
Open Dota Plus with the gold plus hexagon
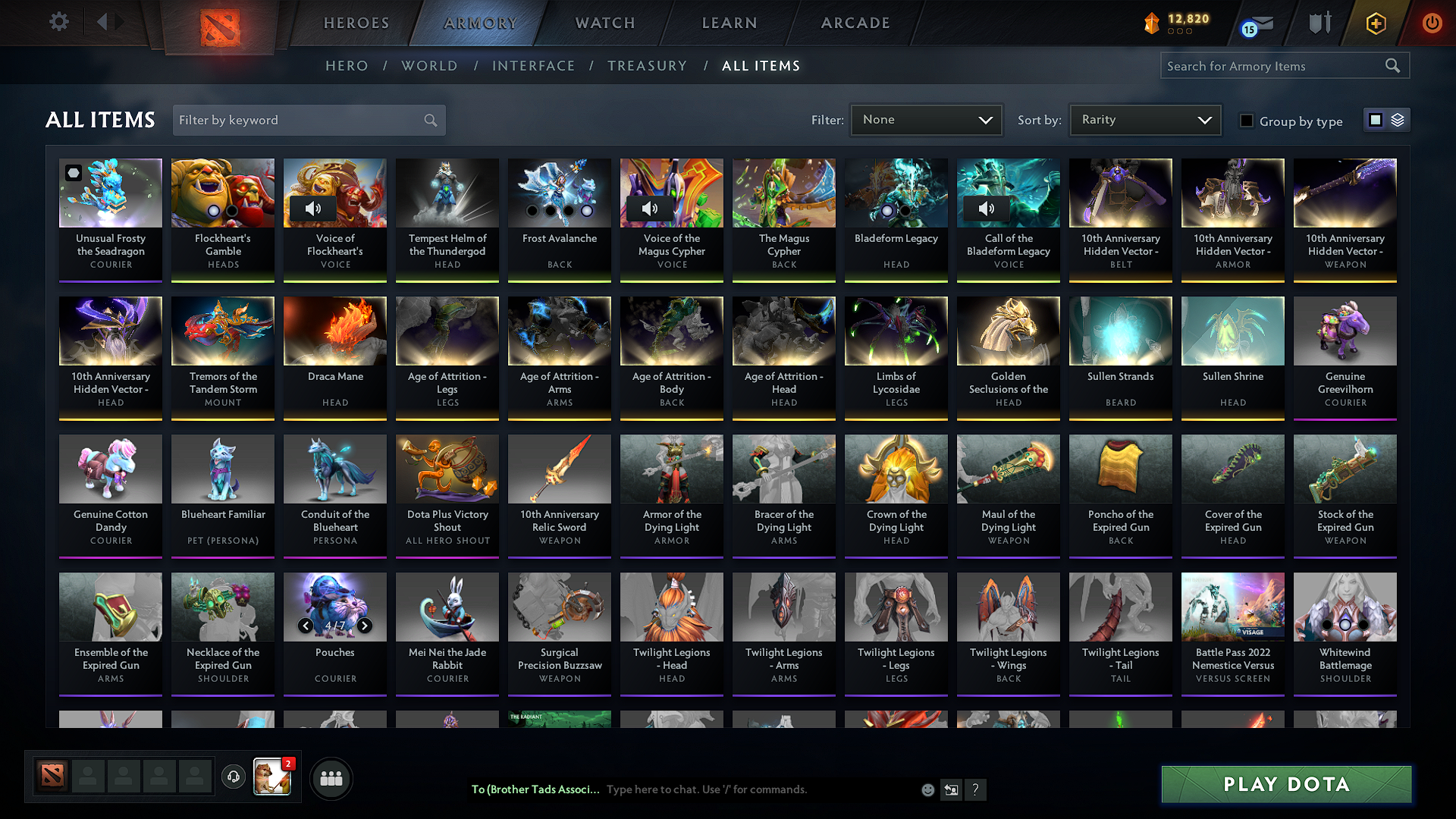pos(1376,23)
